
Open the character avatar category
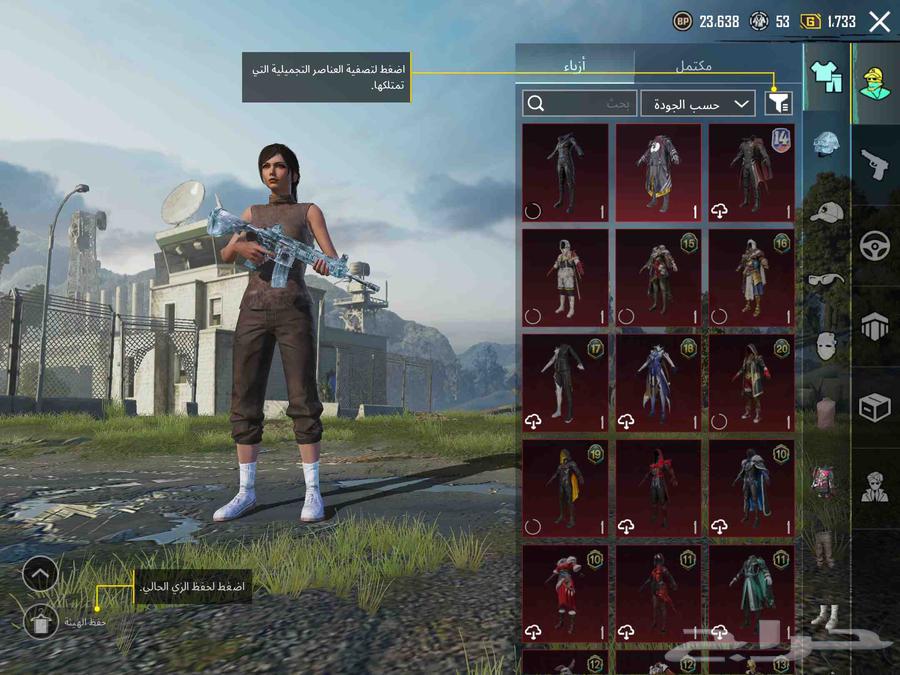tap(876, 85)
